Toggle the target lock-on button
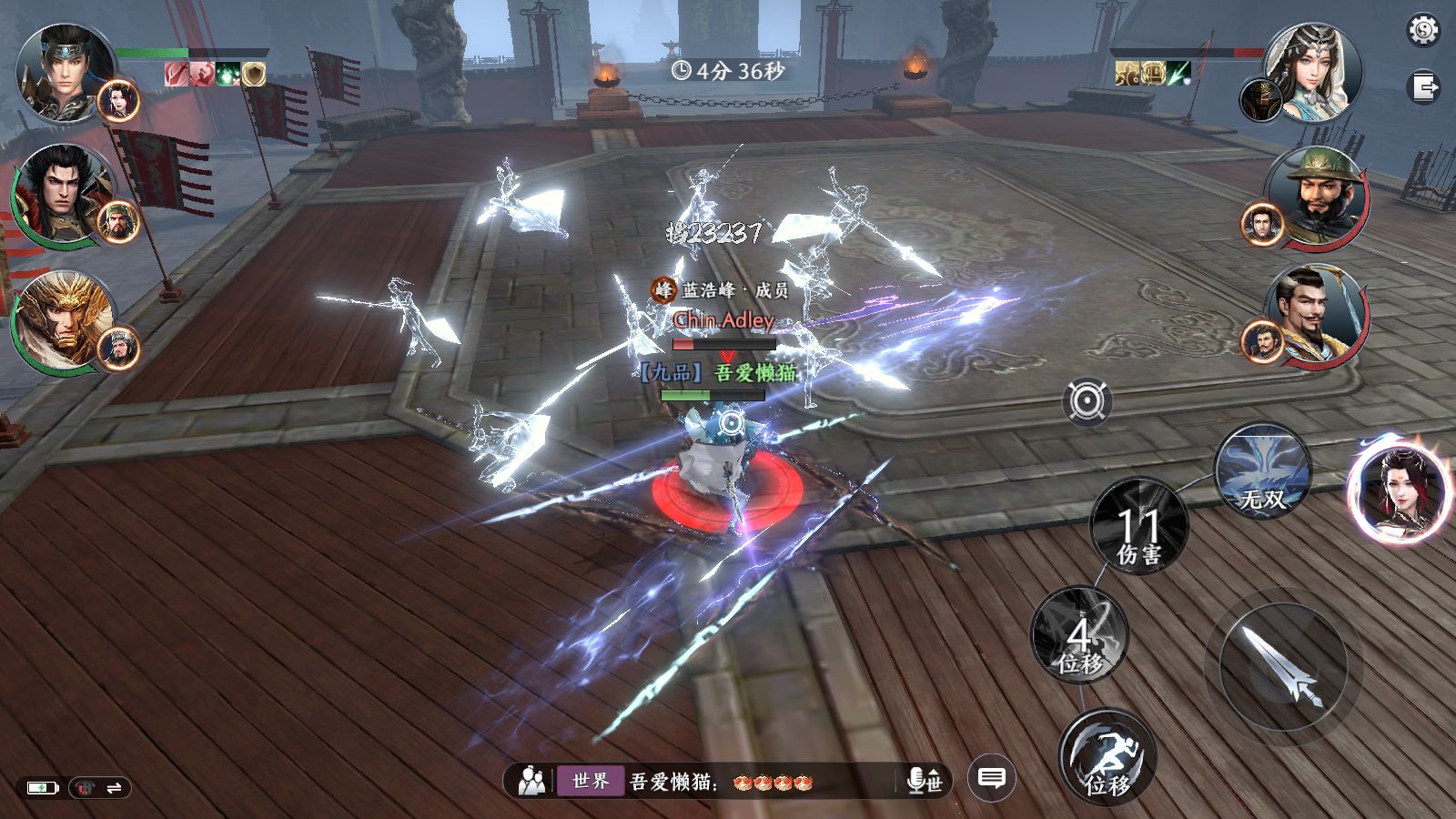This screenshot has height=819, width=1456. pyautogui.click(x=1087, y=401)
